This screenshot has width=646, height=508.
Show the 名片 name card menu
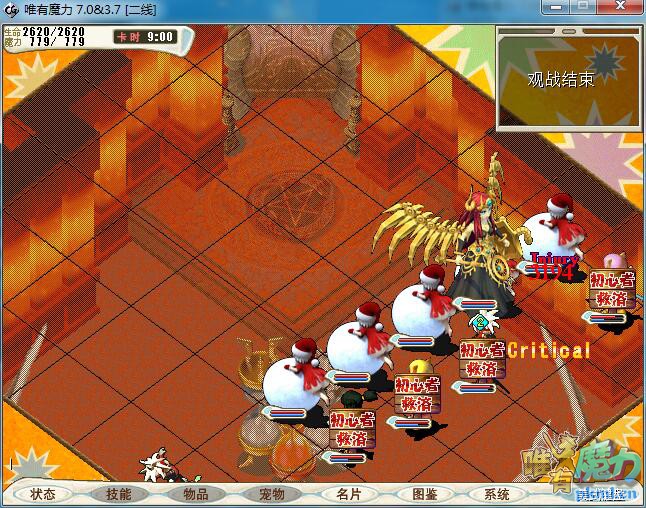point(347,494)
